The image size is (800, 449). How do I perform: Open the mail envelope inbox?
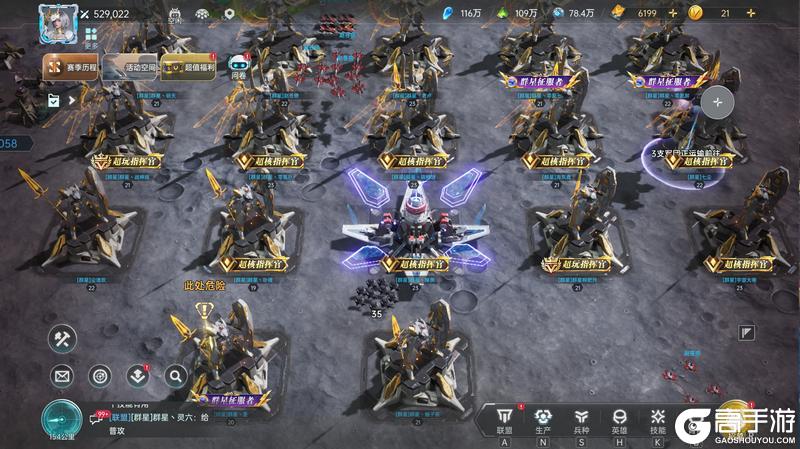pos(62,376)
